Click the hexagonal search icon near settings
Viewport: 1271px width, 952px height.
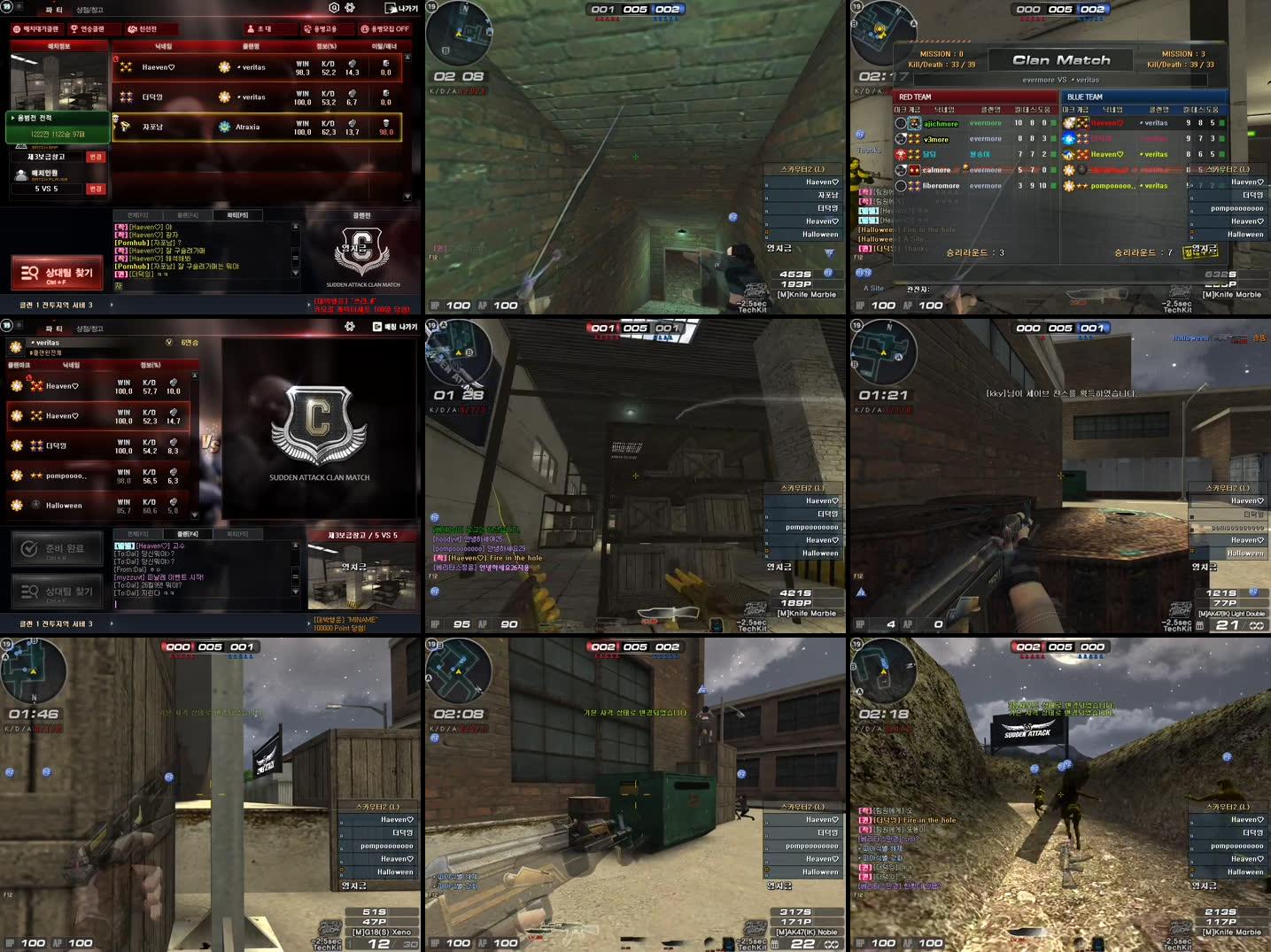[x=334, y=6]
